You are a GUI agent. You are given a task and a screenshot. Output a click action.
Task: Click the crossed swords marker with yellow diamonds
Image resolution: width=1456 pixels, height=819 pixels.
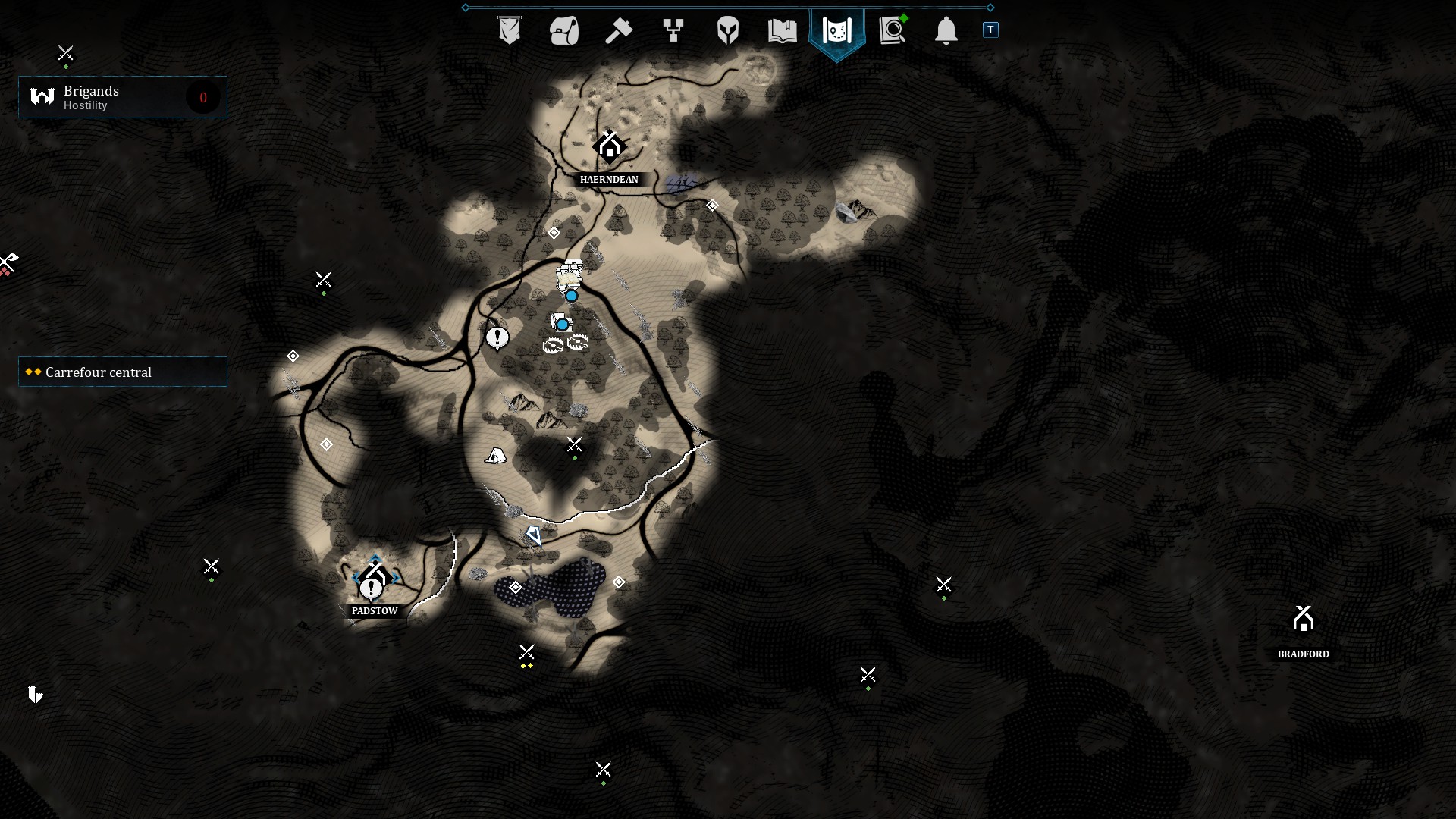(x=526, y=653)
